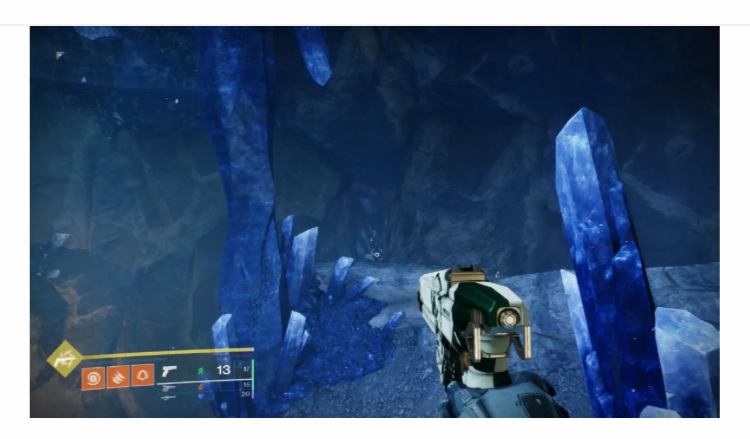The width and height of the screenshot is (750, 439).
Task: Click the faint radar in the corner
Action: click(61, 56)
